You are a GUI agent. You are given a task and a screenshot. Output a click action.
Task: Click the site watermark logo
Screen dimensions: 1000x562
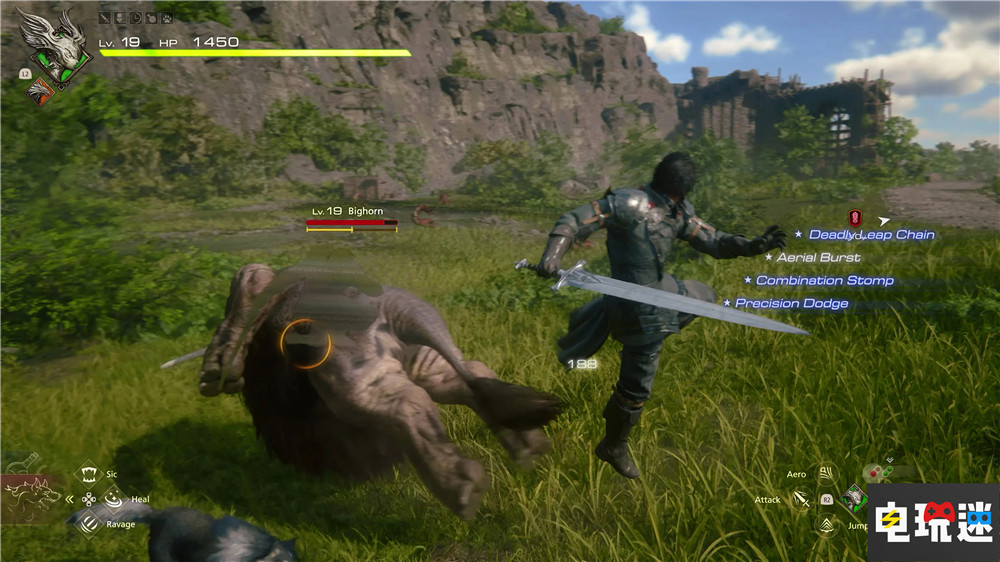click(x=933, y=520)
